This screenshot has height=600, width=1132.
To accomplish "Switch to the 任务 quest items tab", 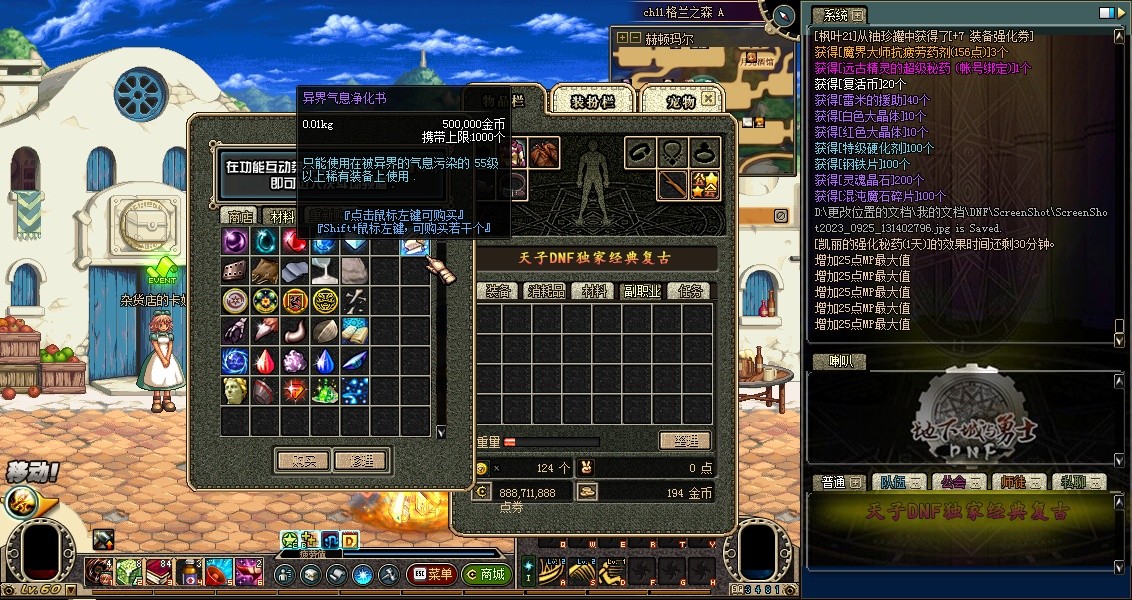I will click(x=690, y=291).
